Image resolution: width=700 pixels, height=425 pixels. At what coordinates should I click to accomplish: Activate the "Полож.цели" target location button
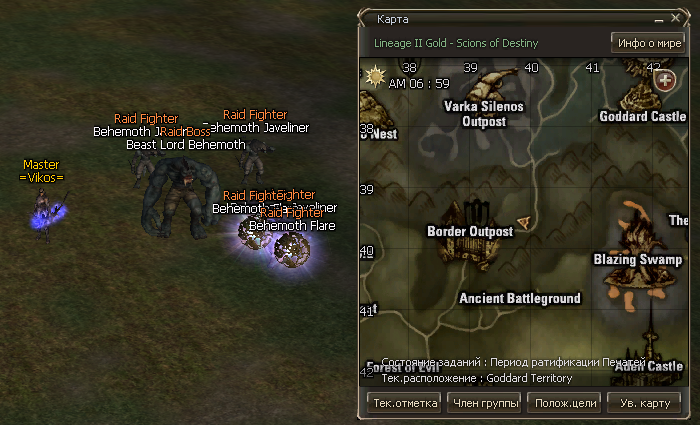pos(566,403)
